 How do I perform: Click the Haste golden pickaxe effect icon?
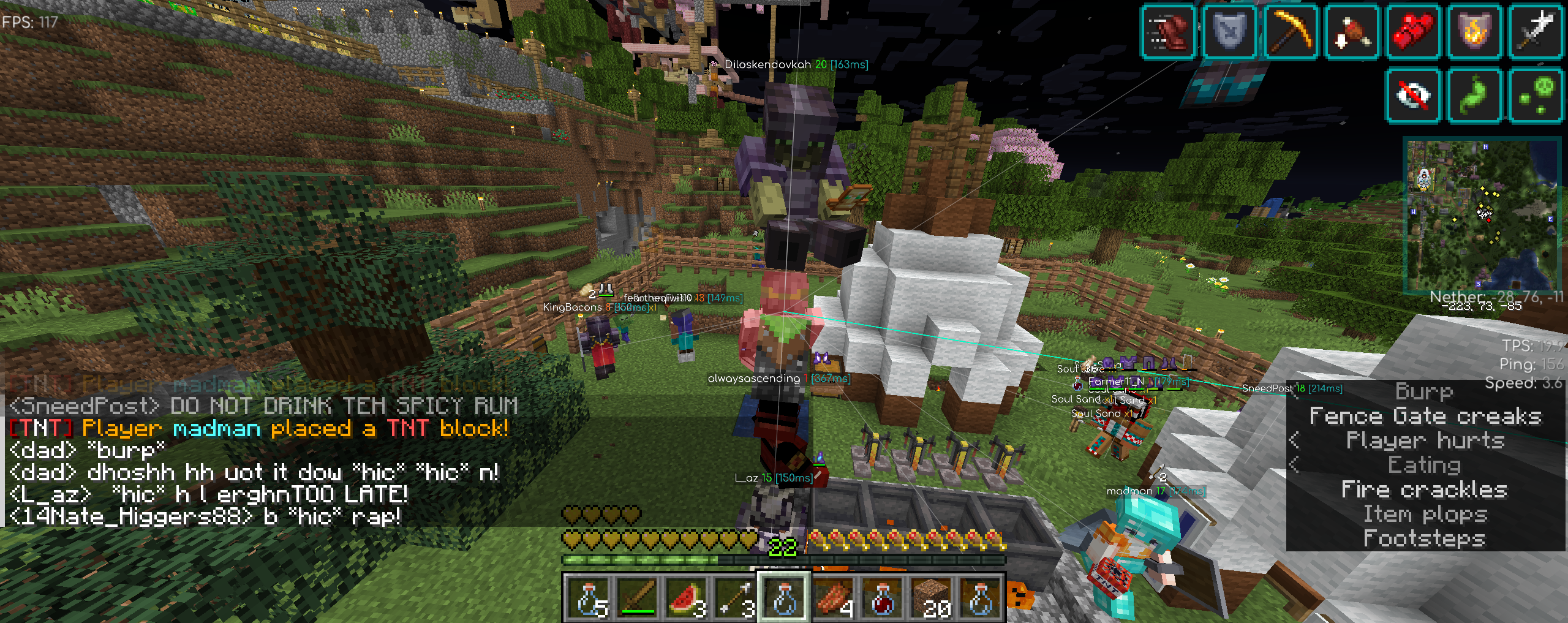[x=1291, y=32]
